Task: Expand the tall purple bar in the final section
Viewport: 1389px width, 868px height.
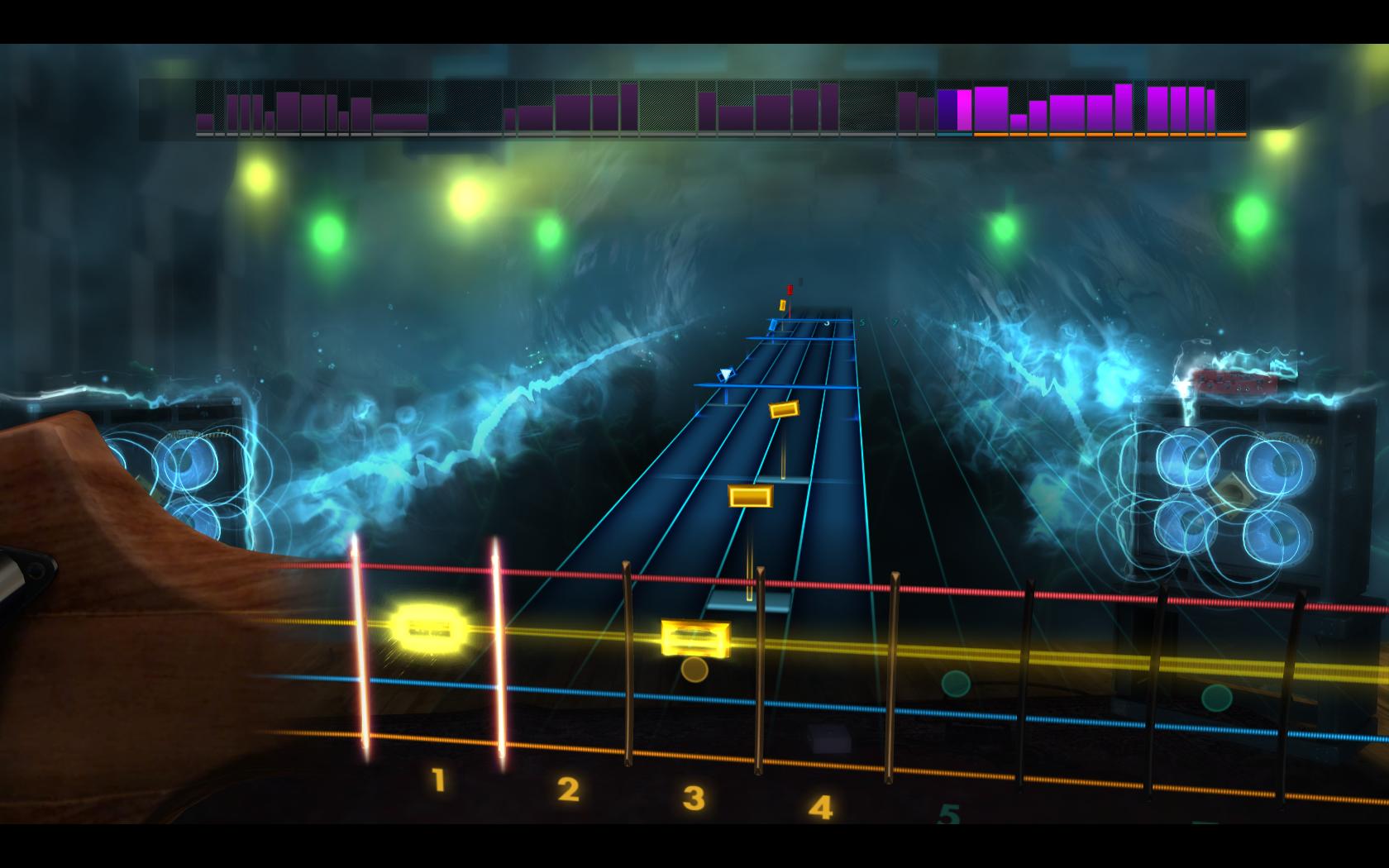Action: [x=1123, y=106]
